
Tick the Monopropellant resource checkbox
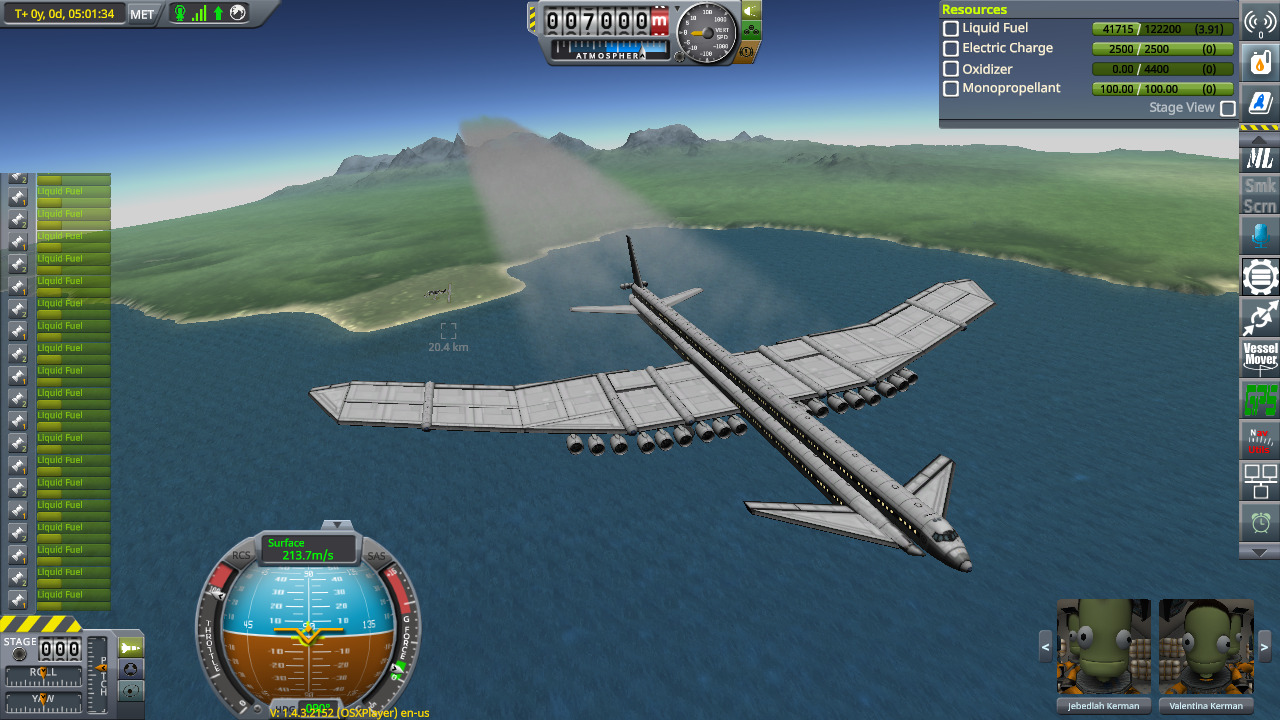coord(951,89)
